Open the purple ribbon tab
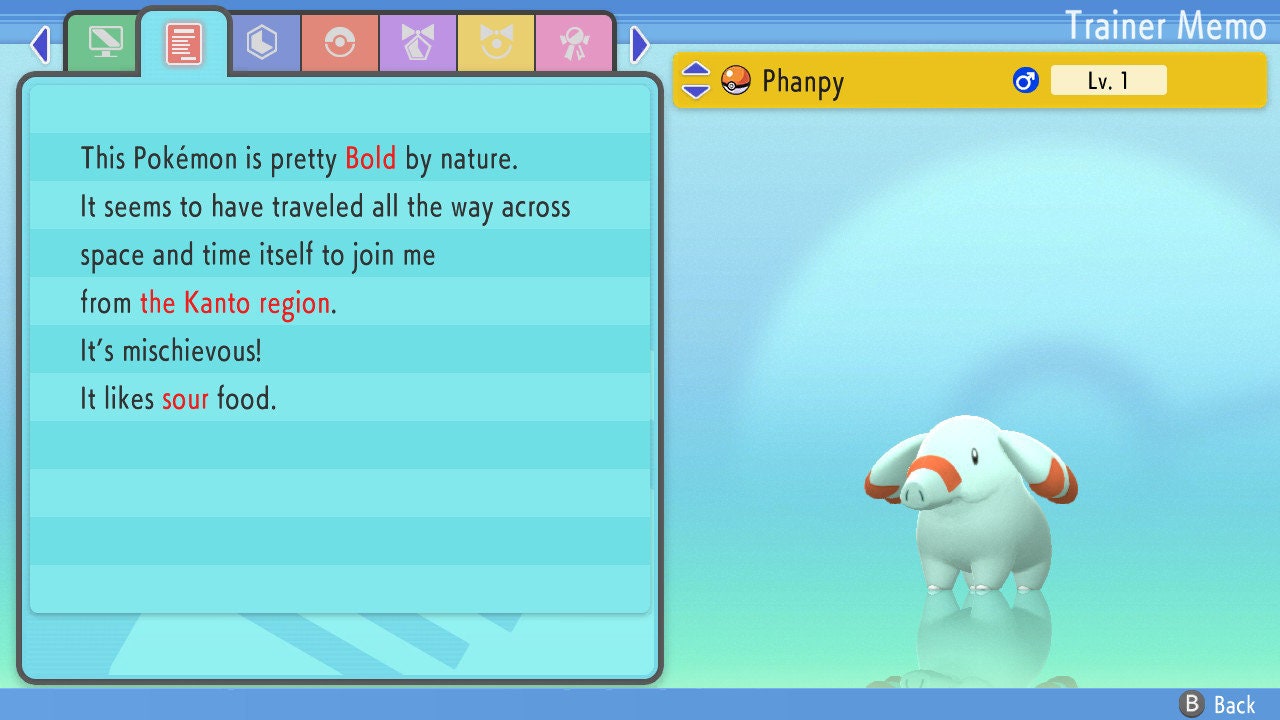 point(418,43)
